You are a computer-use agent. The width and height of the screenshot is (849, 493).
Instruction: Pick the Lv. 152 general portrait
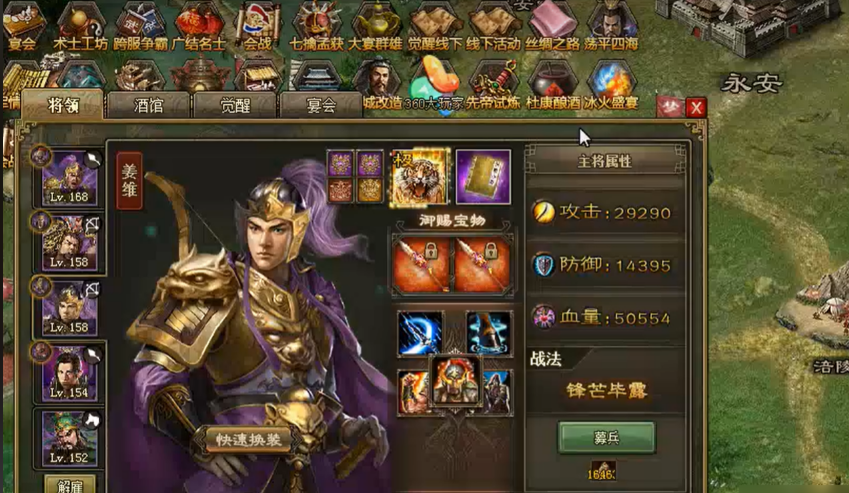[69, 439]
